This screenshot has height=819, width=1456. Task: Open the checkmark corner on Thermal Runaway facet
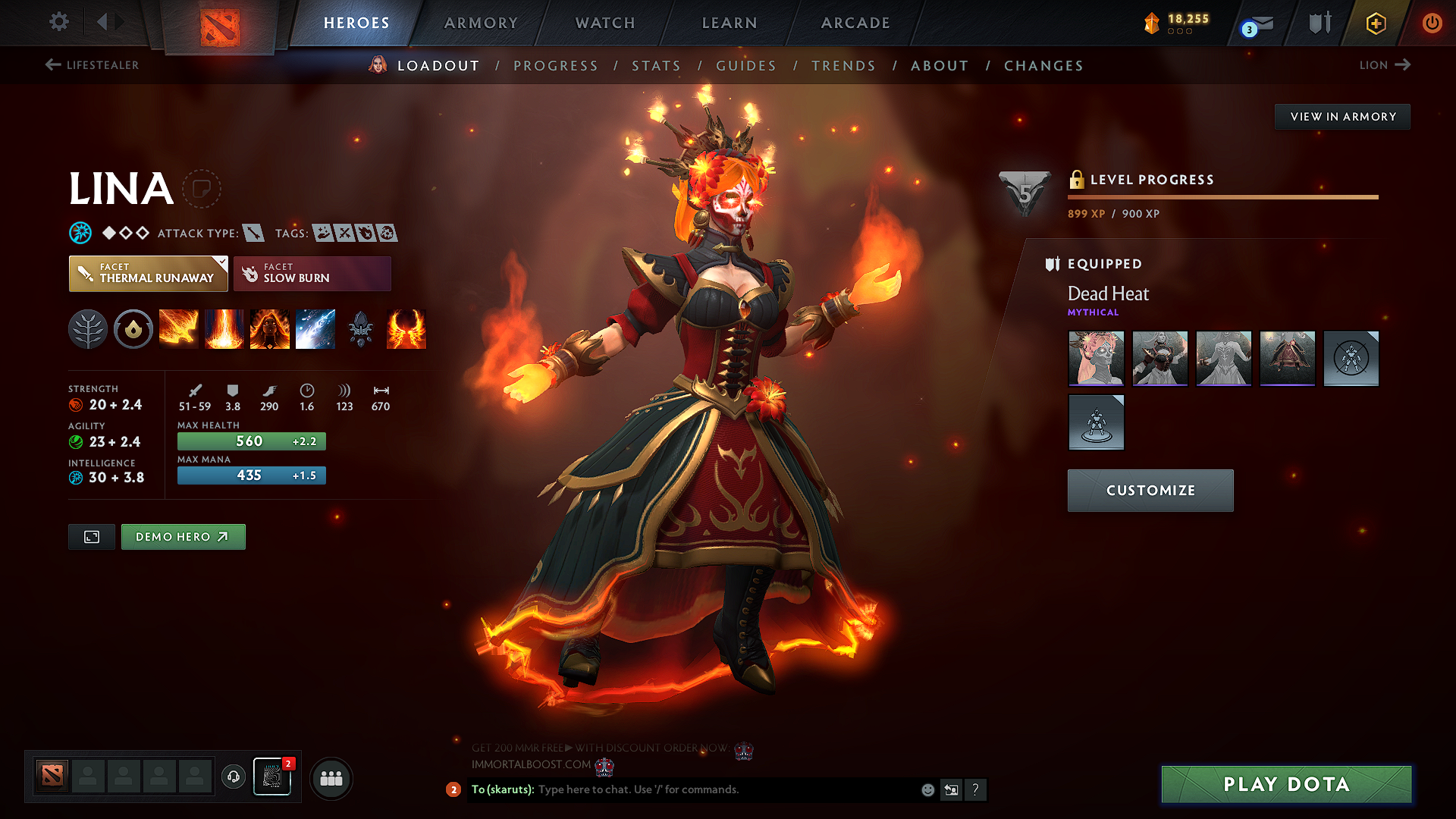pos(222,262)
